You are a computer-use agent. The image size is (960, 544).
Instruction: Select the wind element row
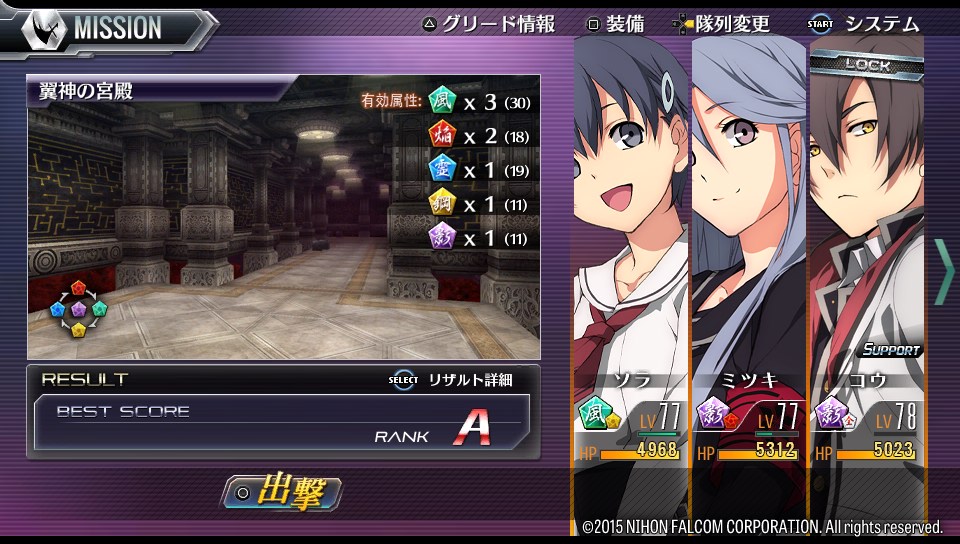click(x=479, y=102)
